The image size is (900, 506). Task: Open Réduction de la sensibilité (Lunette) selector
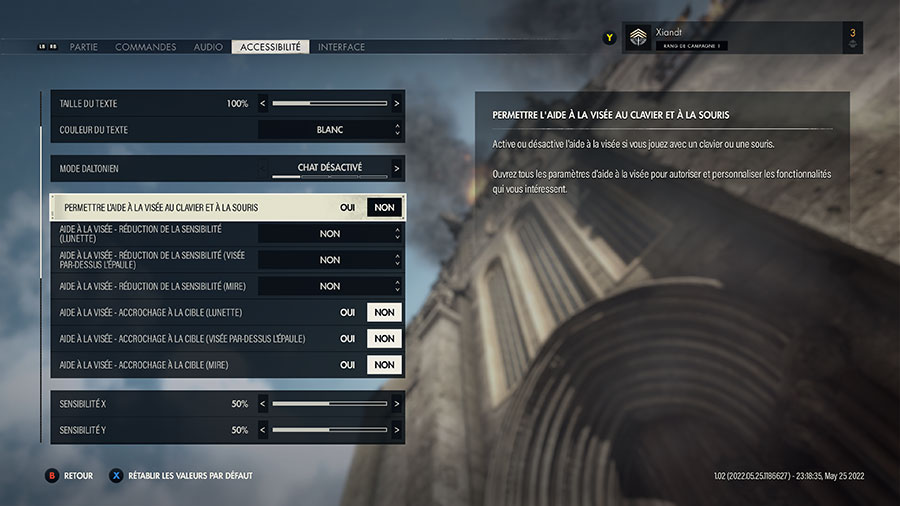click(330, 234)
